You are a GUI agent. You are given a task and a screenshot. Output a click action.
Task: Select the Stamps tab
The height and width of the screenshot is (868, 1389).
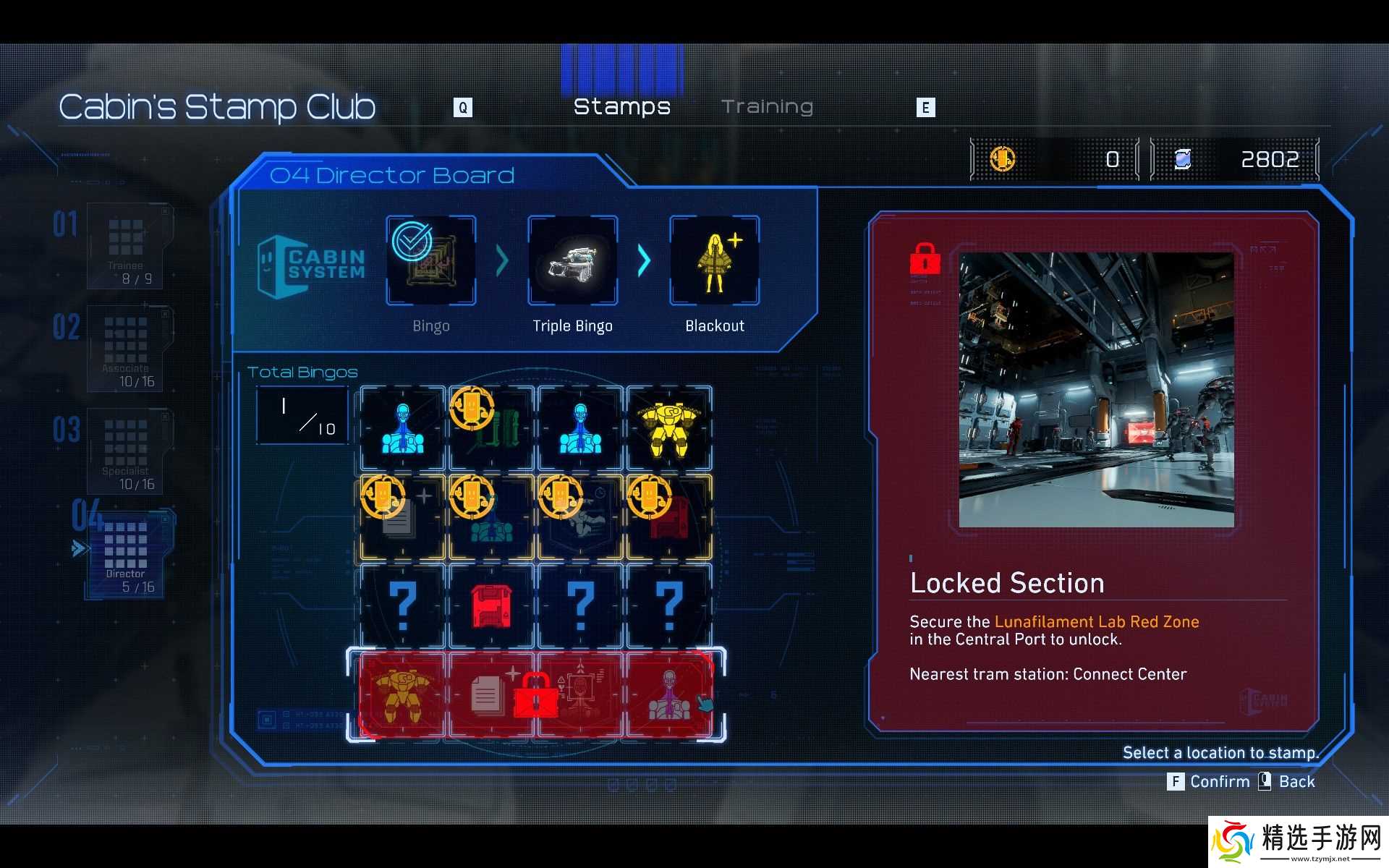coord(621,107)
